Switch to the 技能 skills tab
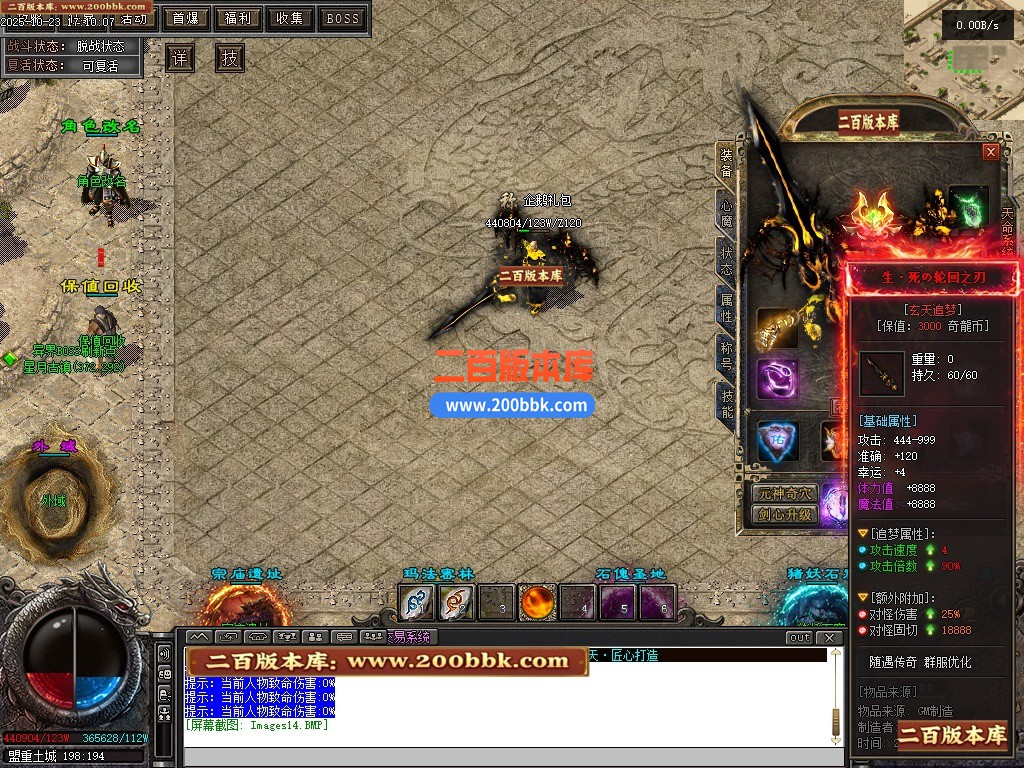 (727, 402)
